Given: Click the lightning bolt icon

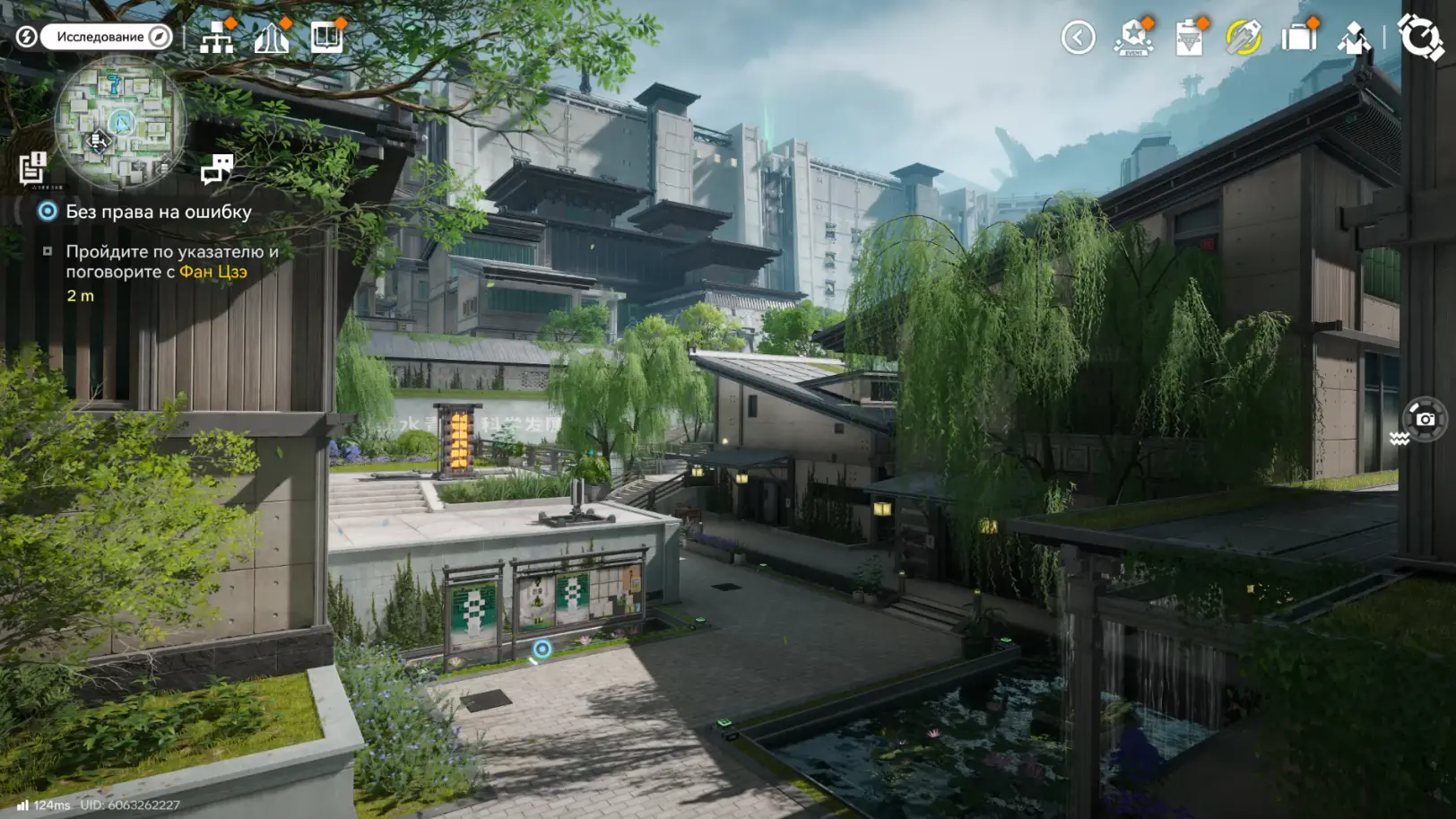Looking at the screenshot, I should (27, 37).
